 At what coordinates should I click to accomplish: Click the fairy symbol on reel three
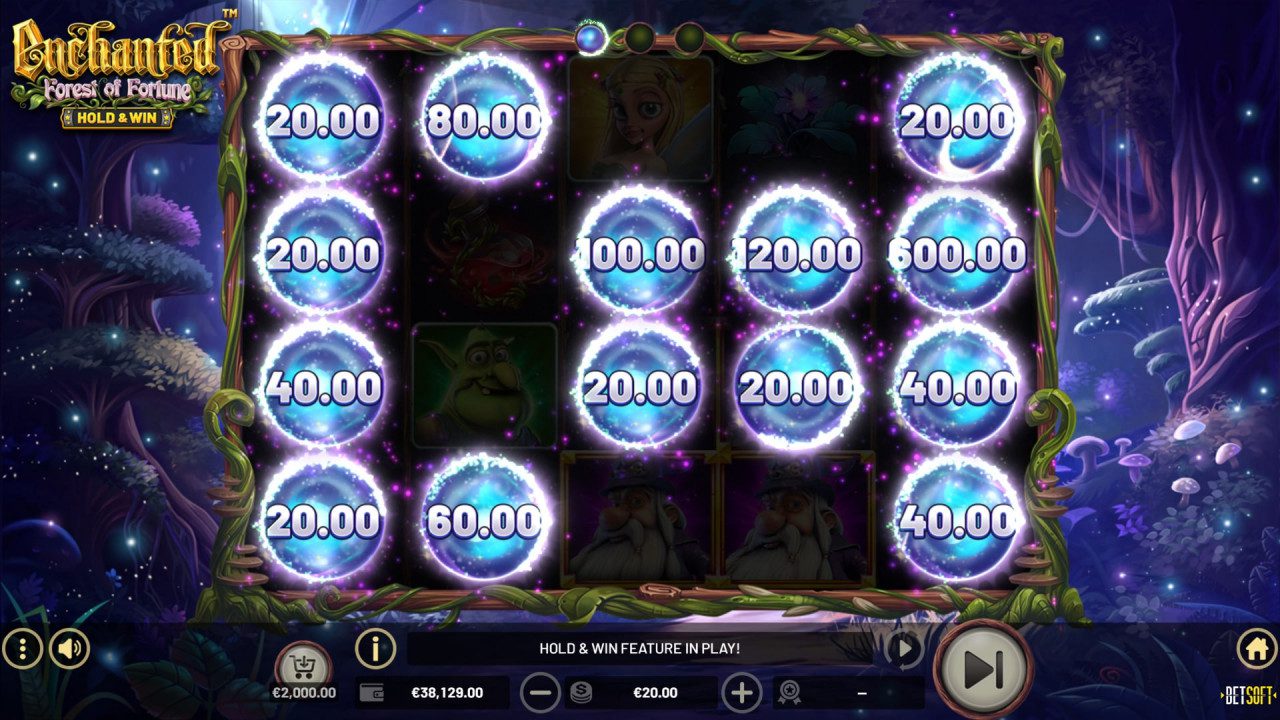coord(642,116)
